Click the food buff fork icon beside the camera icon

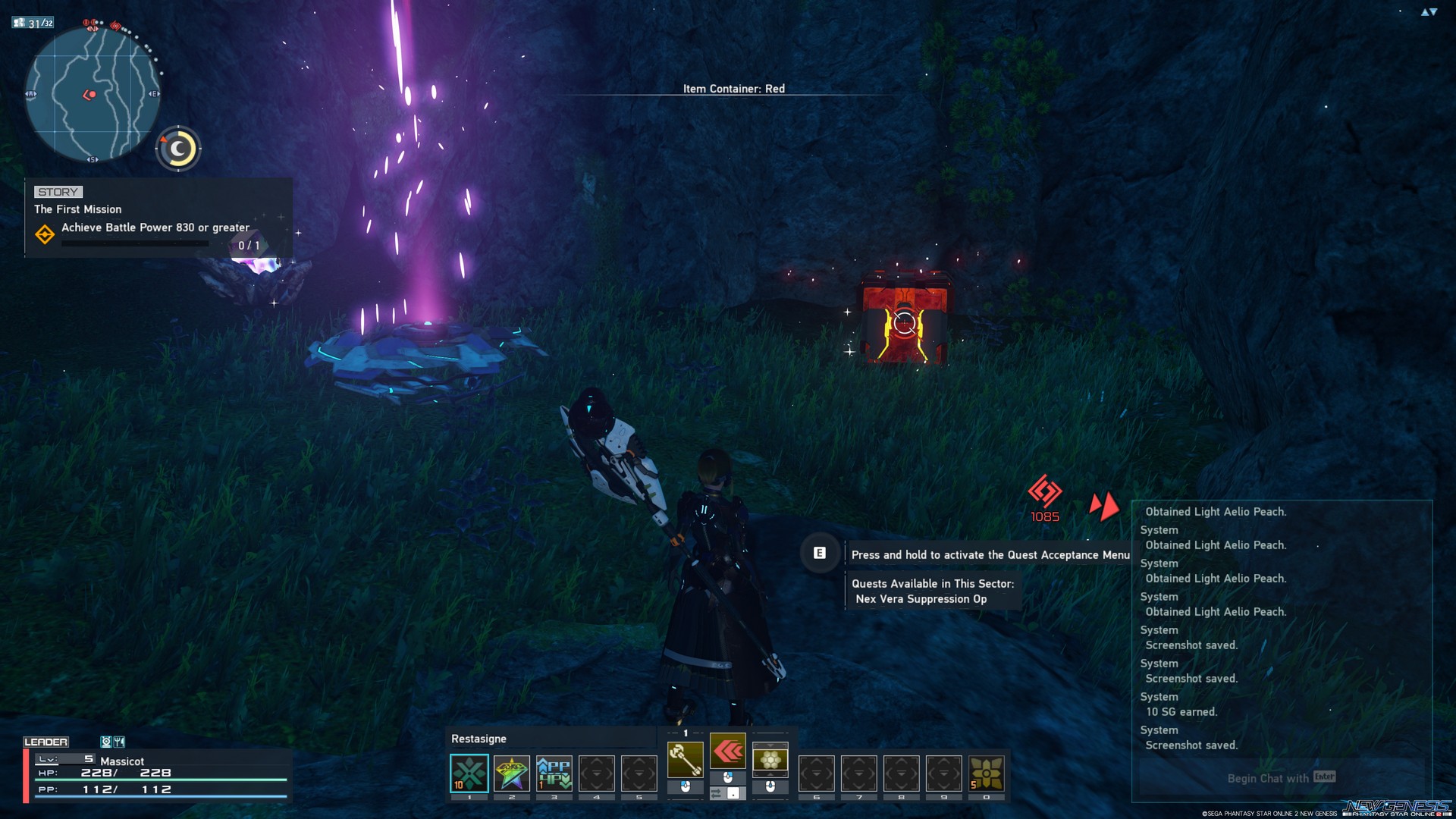pyautogui.click(x=119, y=741)
